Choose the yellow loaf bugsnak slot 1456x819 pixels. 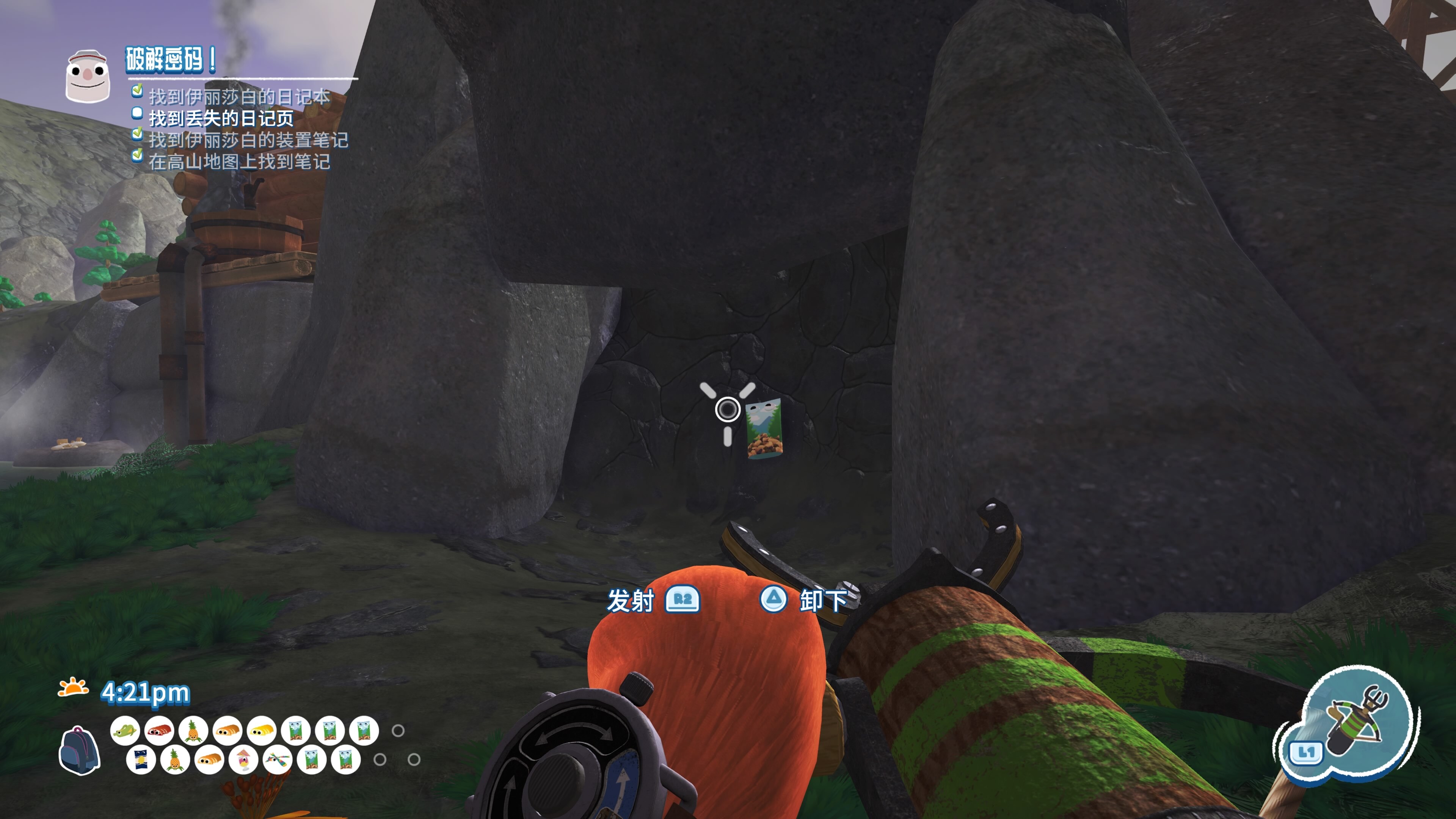[x=262, y=731]
